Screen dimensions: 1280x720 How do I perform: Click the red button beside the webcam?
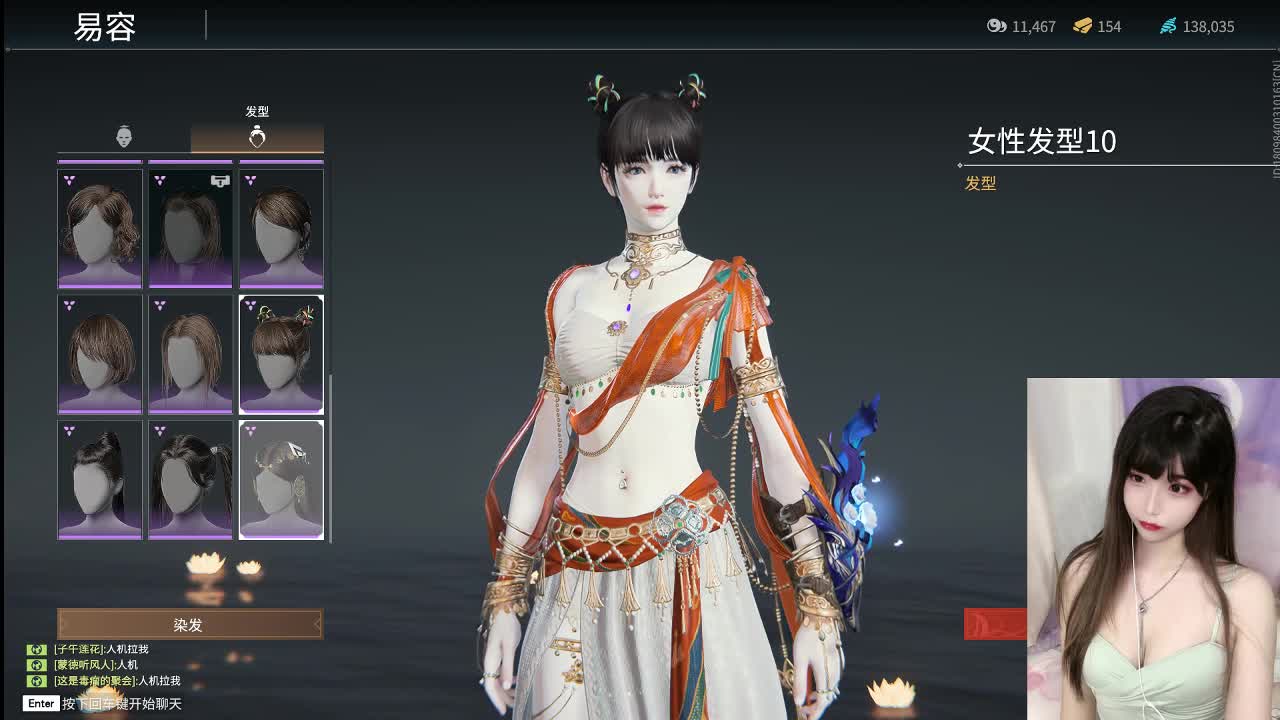995,624
